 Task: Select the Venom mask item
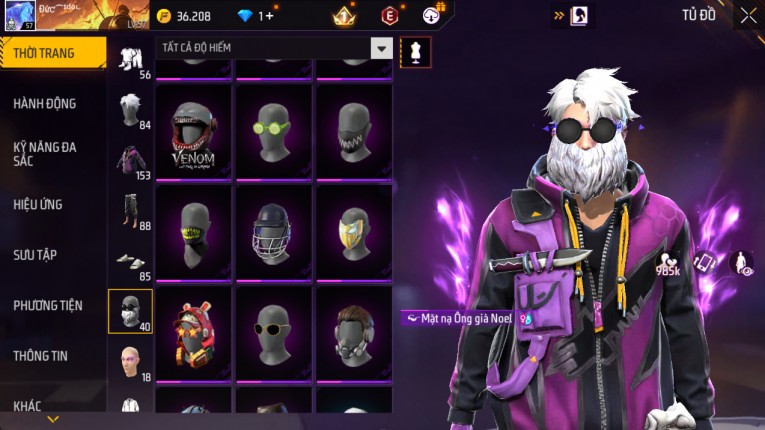(195, 128)
